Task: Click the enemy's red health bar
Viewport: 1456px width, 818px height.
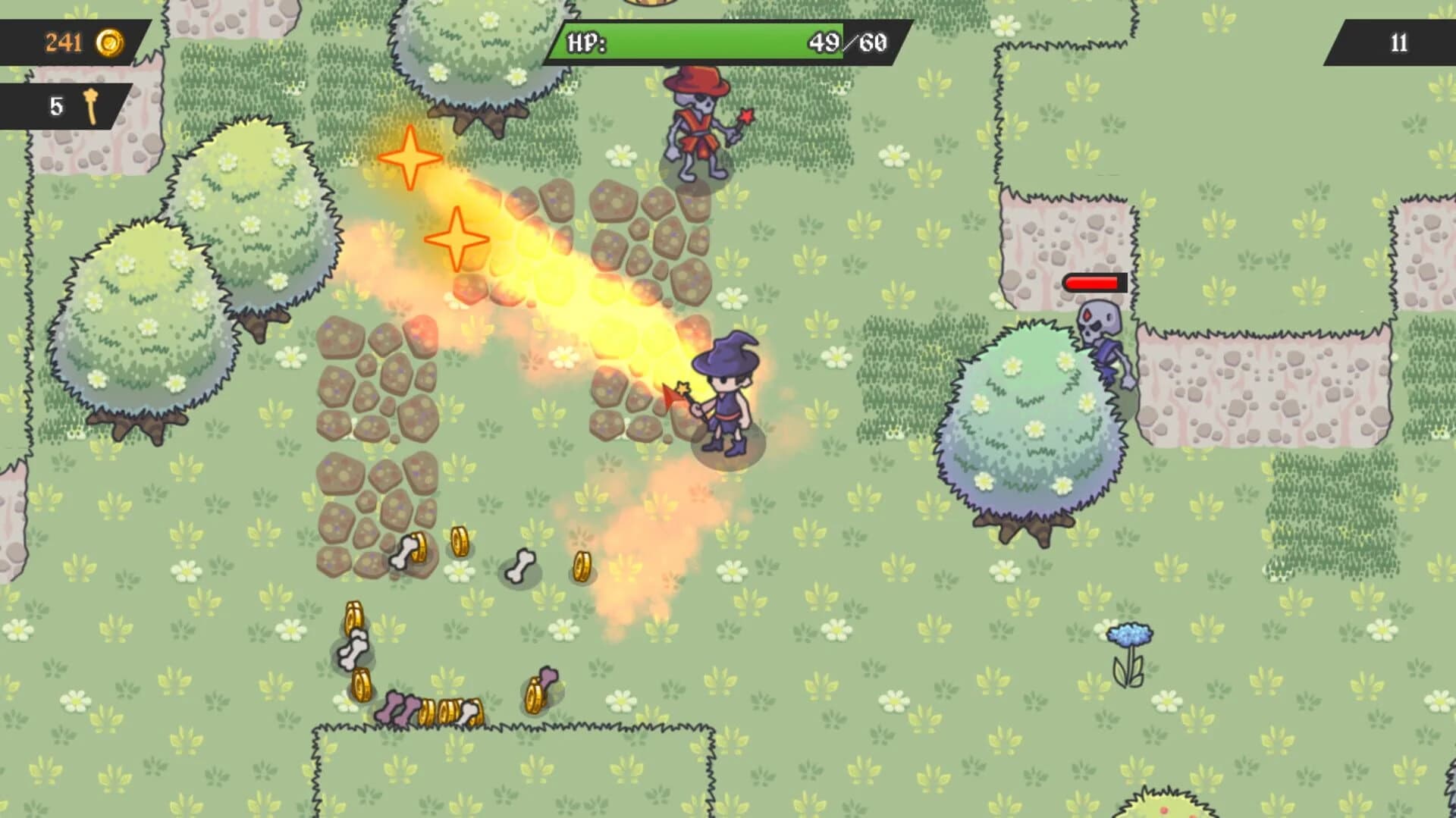Action: click(x=1092, y=284)
